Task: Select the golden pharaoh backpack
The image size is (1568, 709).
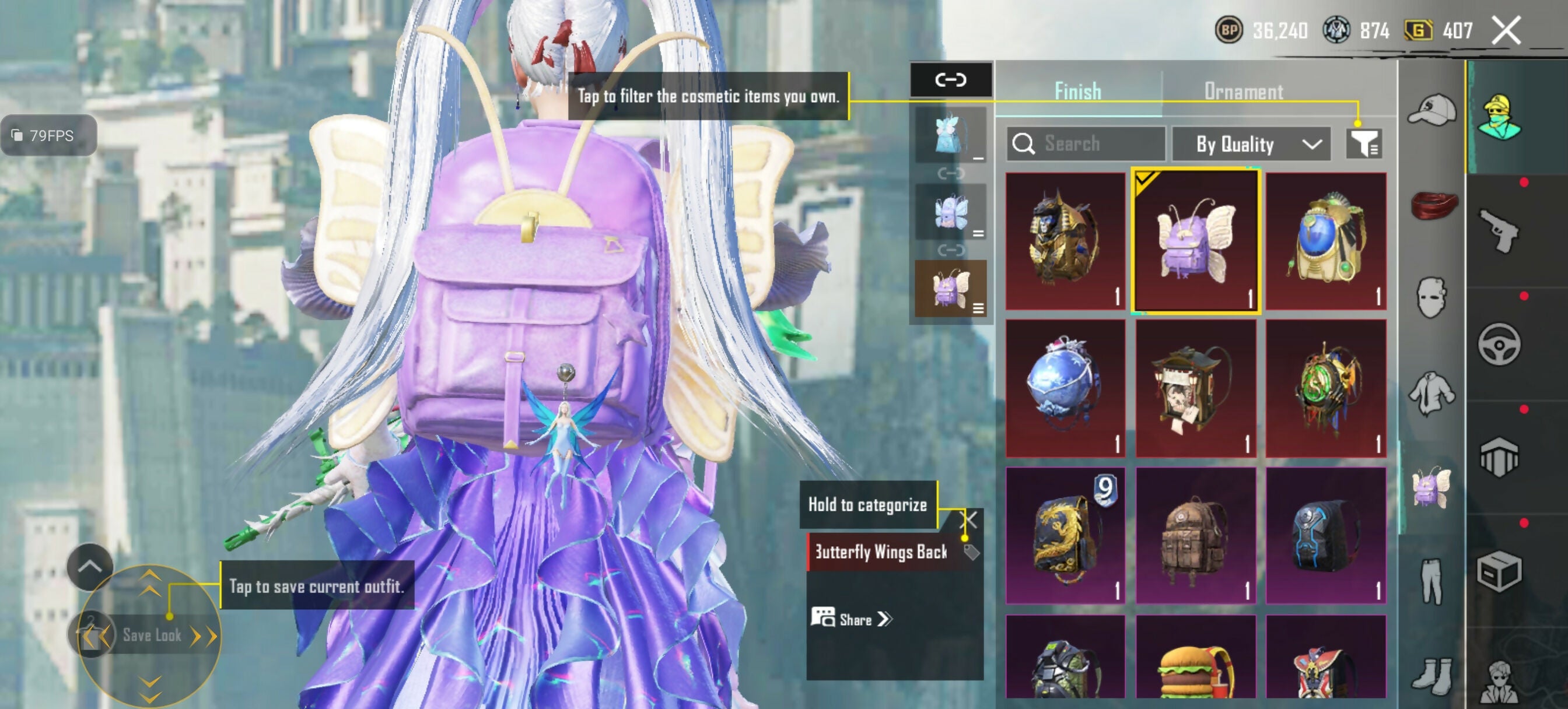Action: click(x=1065, y=241)
